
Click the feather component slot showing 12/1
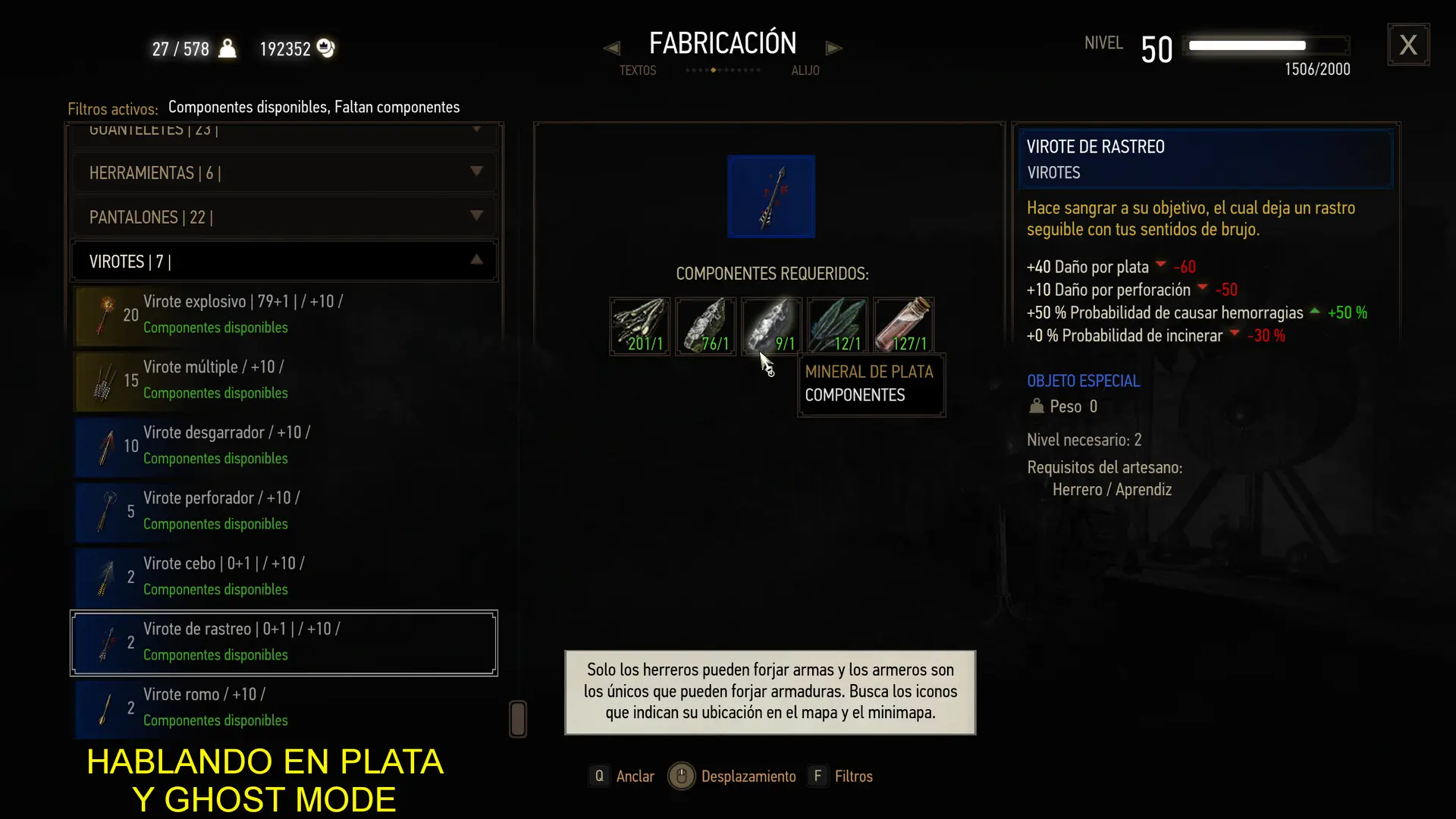pos(837,326)
